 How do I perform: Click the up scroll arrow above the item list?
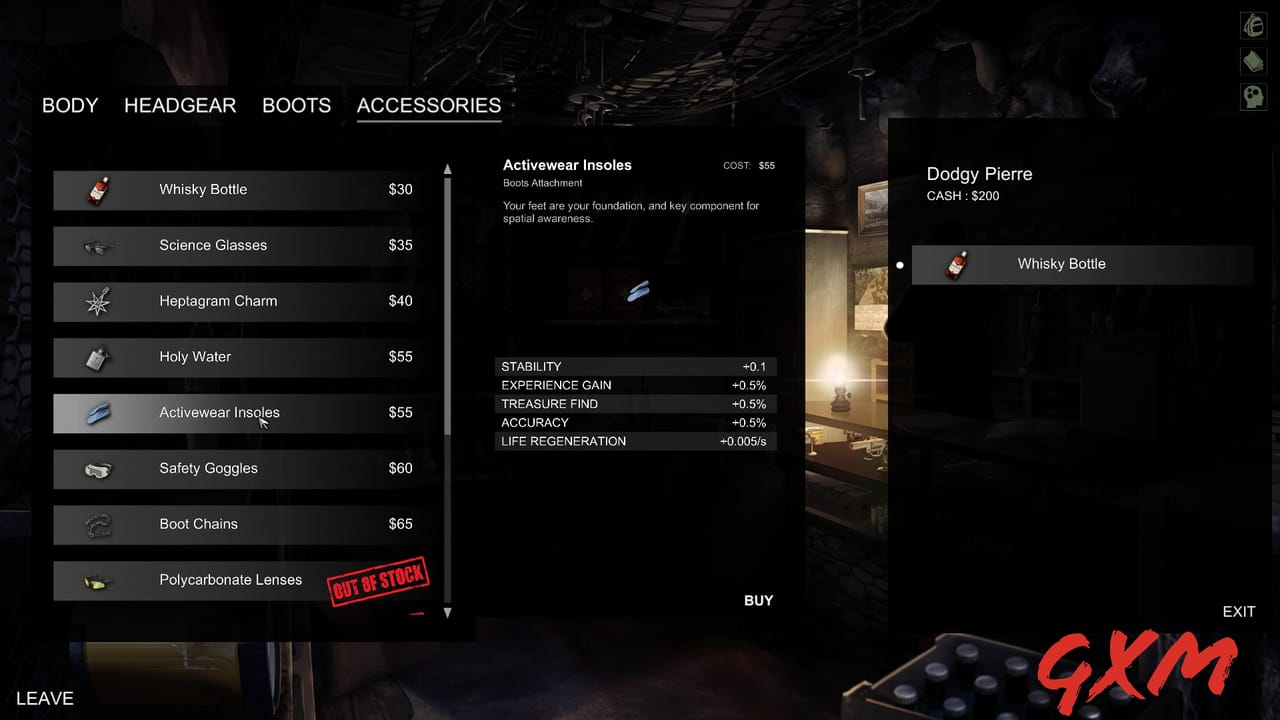tap(448, 166)
